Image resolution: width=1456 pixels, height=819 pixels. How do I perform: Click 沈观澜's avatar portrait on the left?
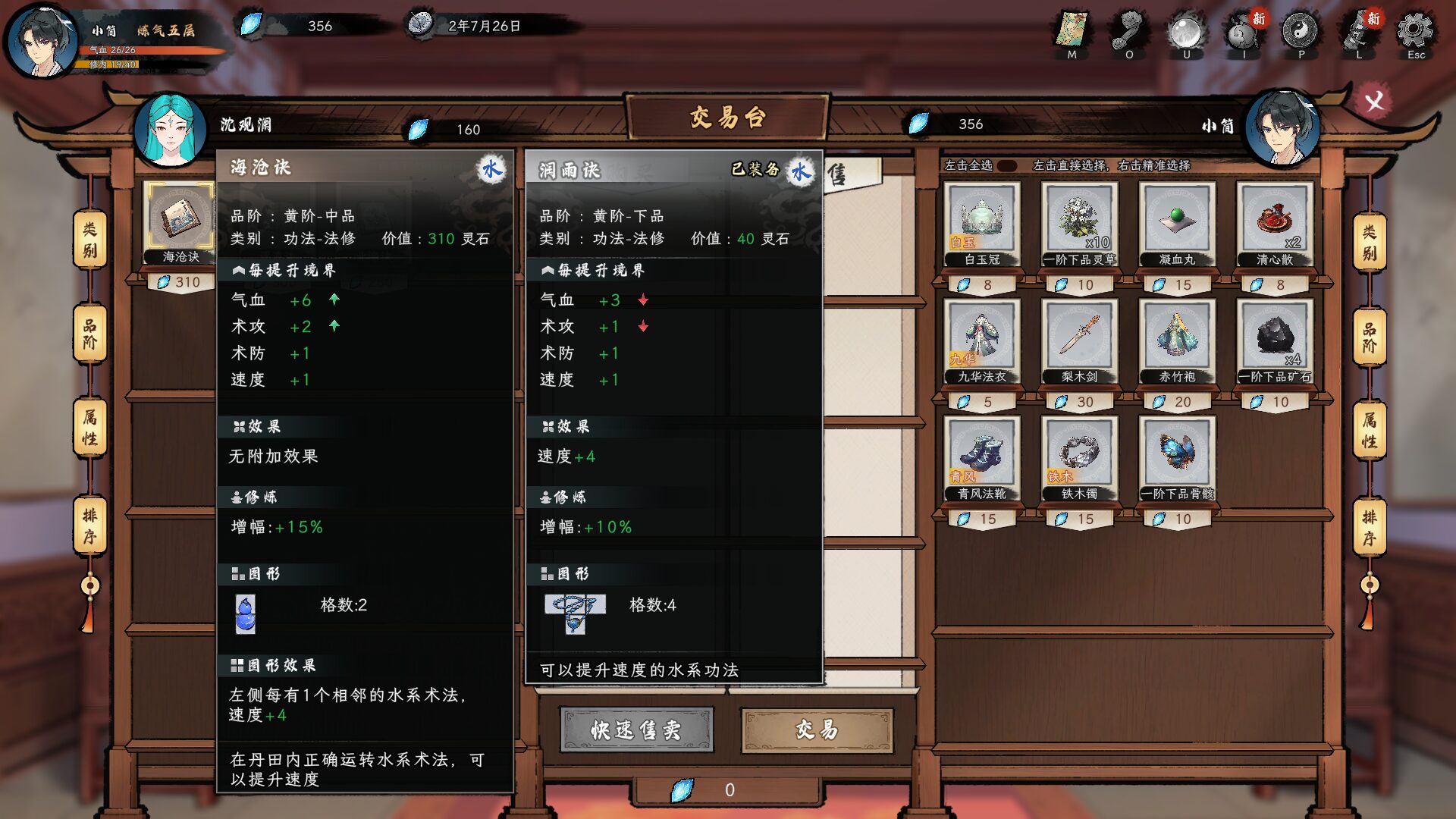point(171,127)
